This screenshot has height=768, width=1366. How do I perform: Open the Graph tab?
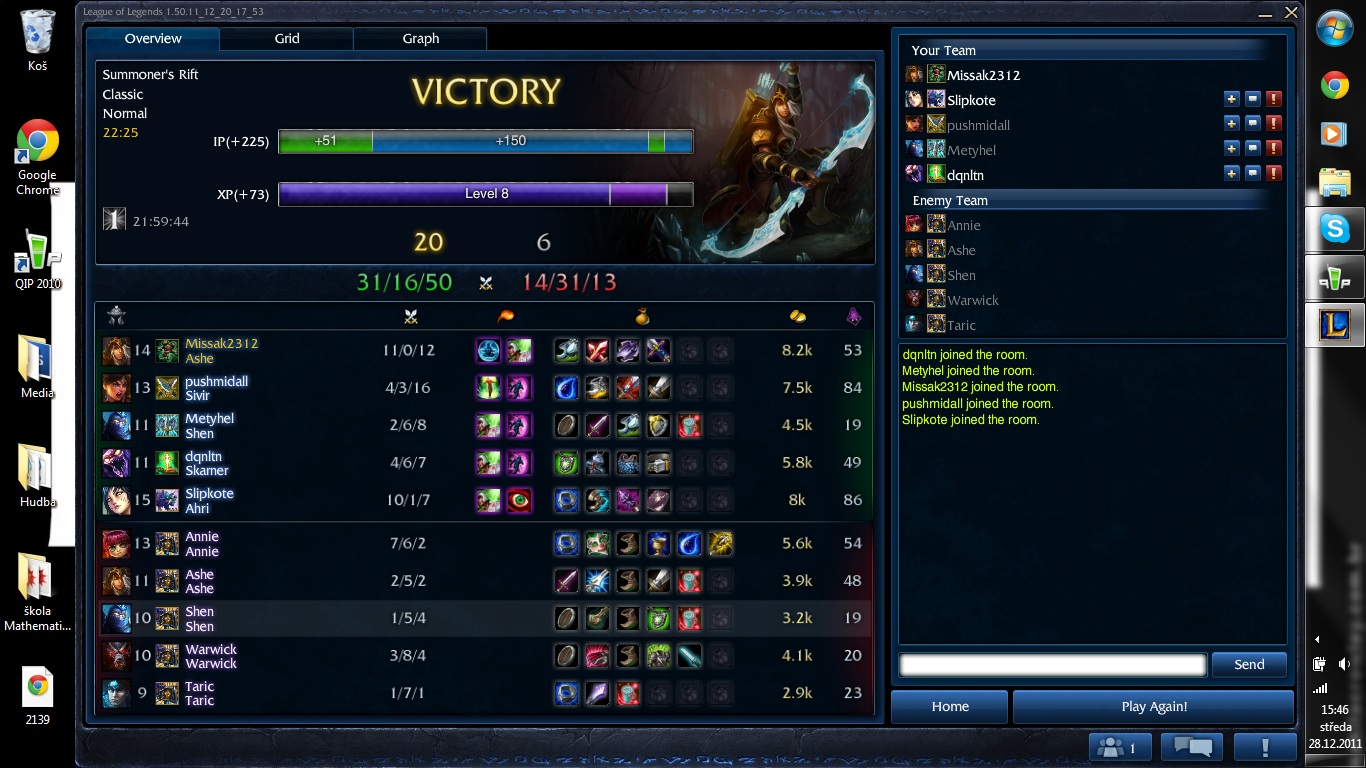coord(420,39)
